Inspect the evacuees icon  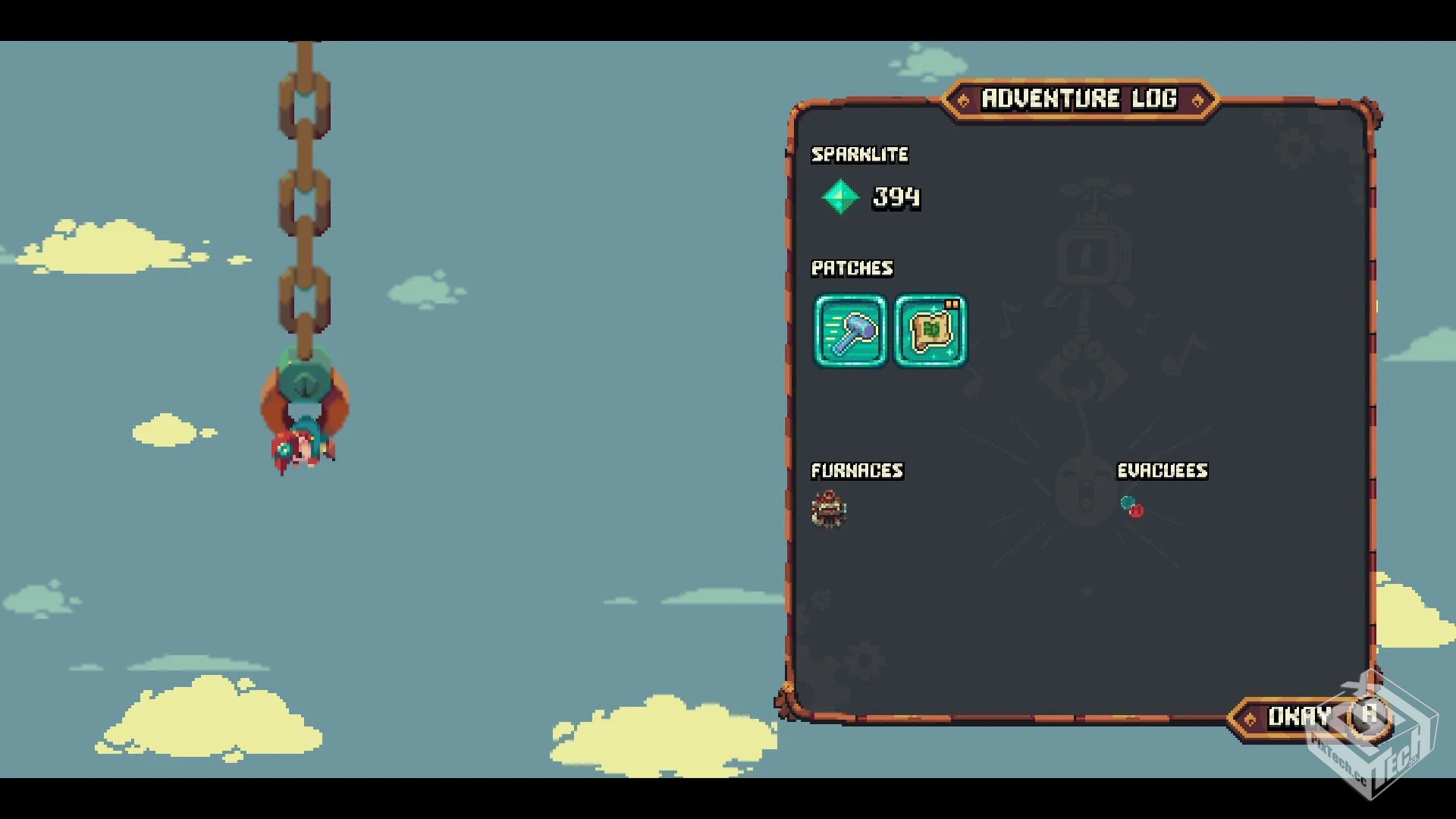click(1131, 507)
